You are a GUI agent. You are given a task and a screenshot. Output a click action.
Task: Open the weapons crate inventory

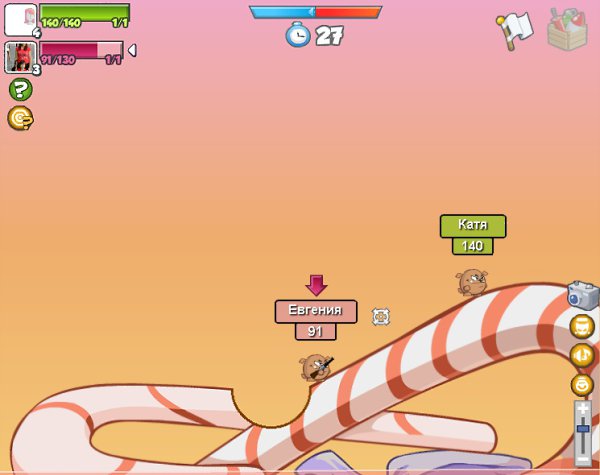[567, 29]
